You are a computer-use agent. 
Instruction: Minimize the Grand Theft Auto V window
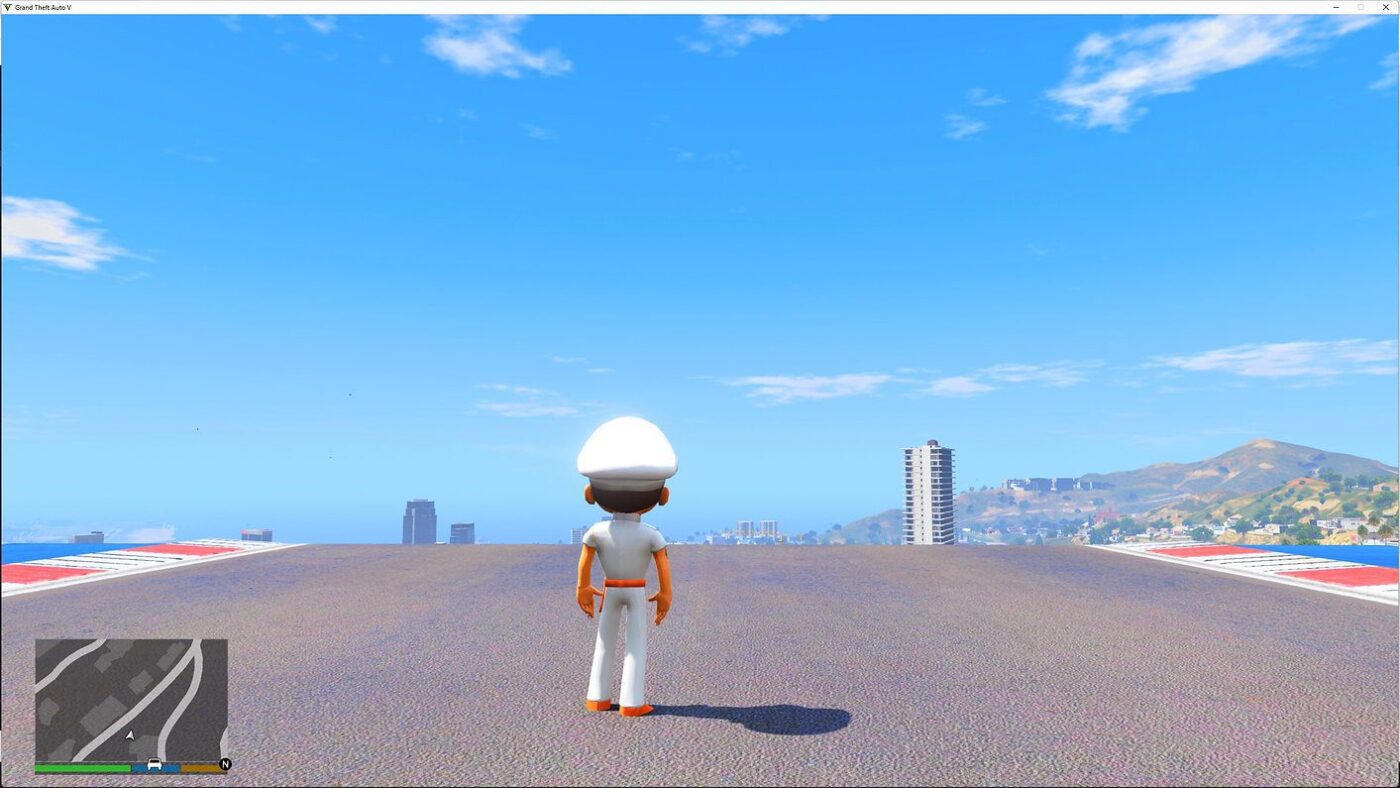point(1336,7)
